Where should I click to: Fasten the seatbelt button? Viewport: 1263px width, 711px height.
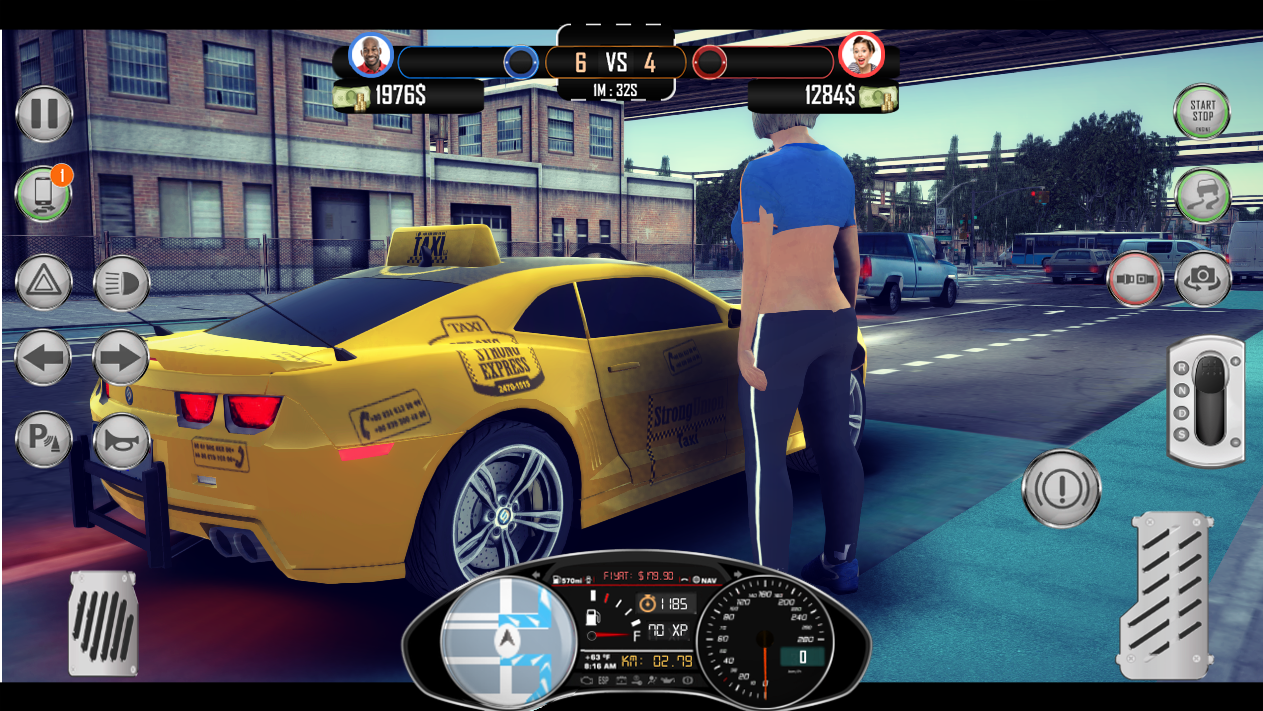click(1134, 279)
